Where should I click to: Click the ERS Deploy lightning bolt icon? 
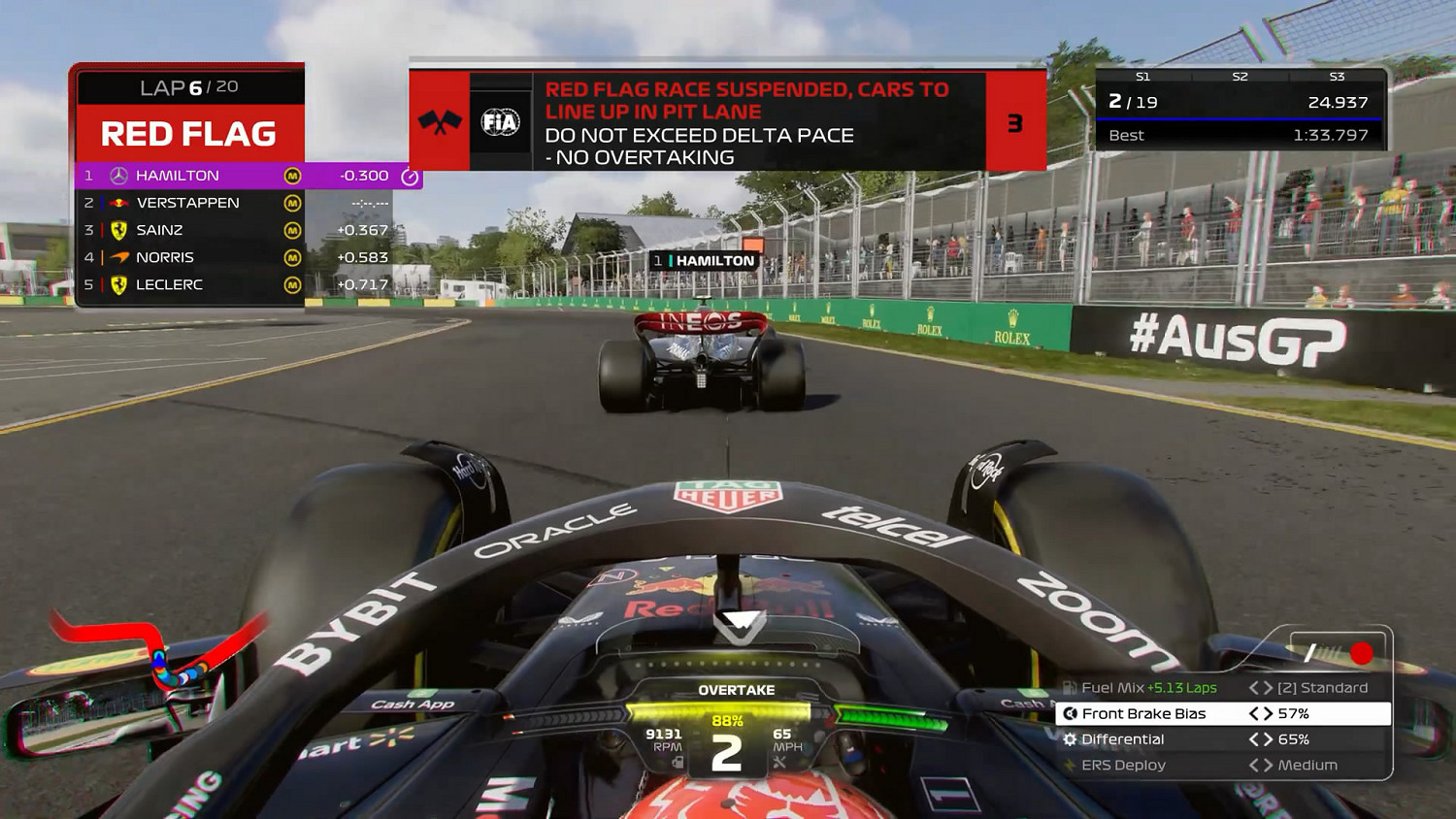[1069, 764]
